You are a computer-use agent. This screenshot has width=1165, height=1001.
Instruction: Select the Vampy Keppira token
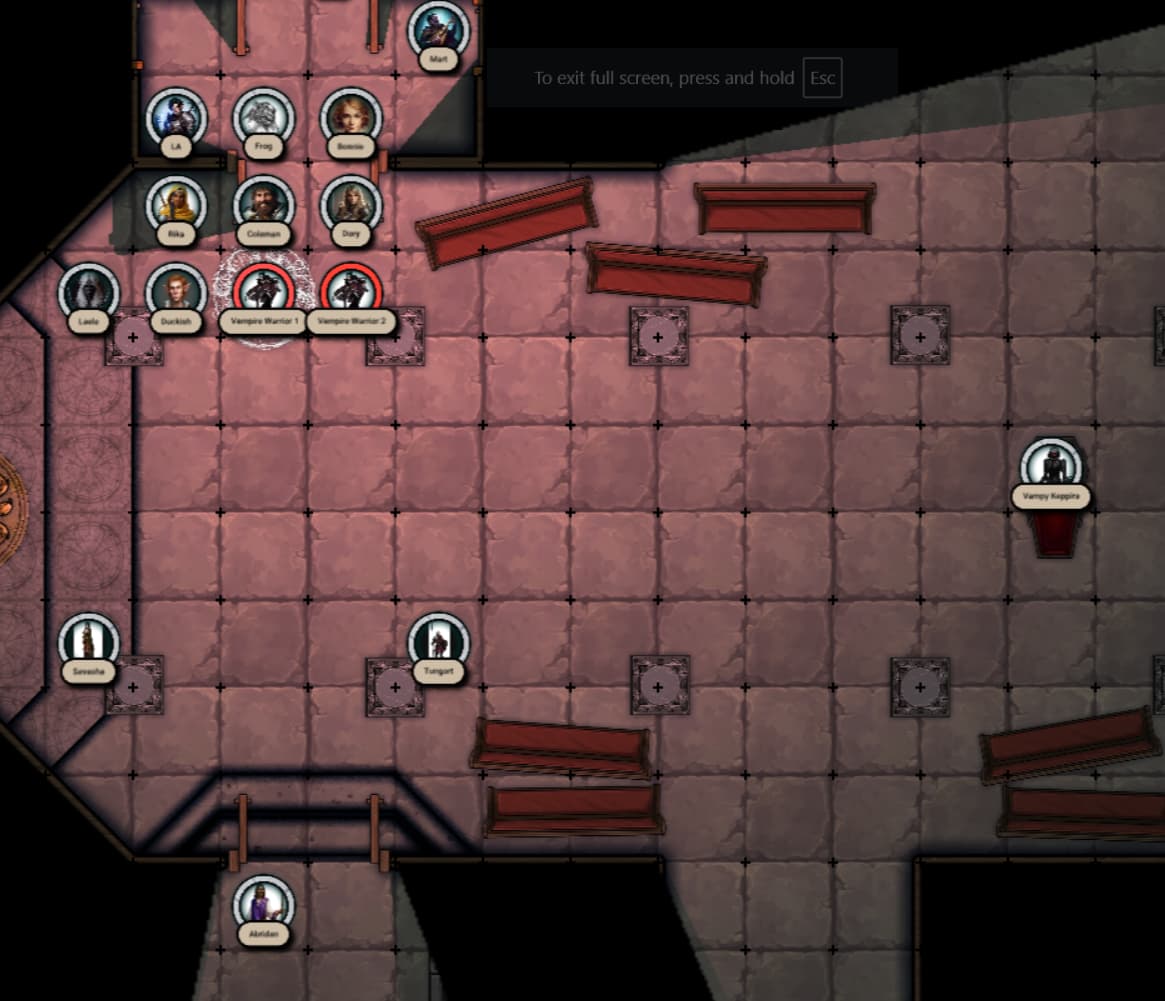[1051, 467]
